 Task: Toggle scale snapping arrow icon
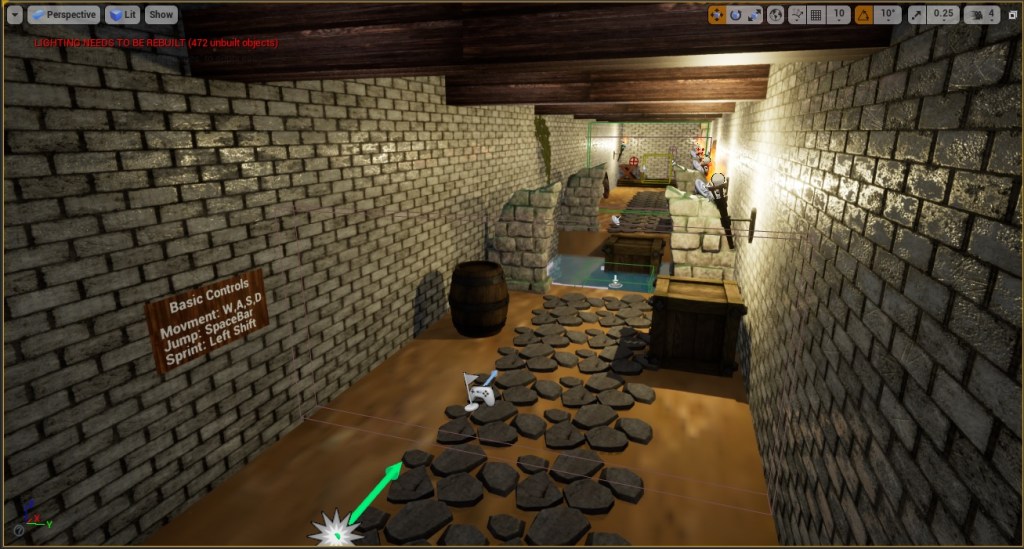pos(918,15)
